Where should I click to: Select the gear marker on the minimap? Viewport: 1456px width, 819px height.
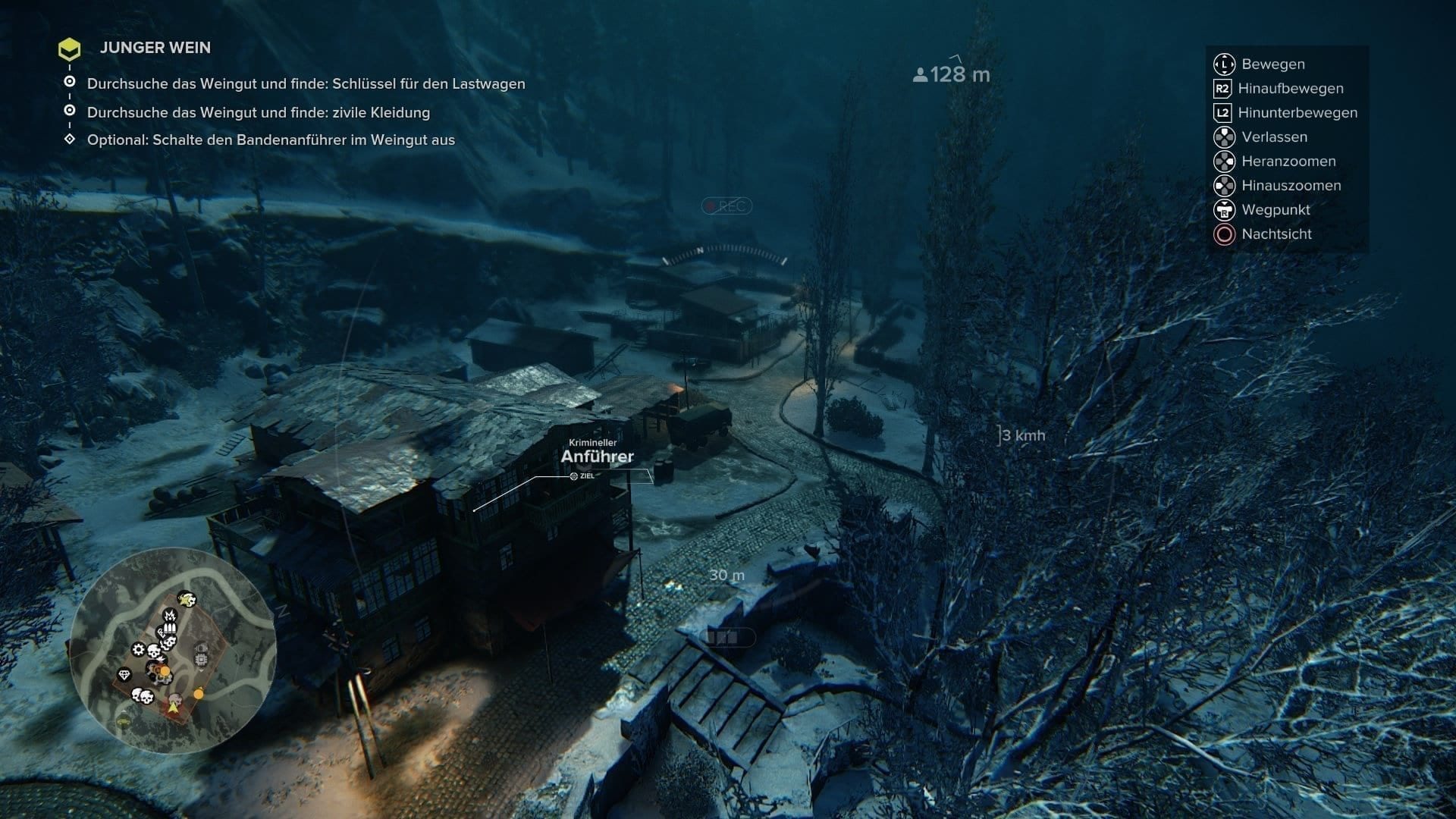(x=138, y=649)
